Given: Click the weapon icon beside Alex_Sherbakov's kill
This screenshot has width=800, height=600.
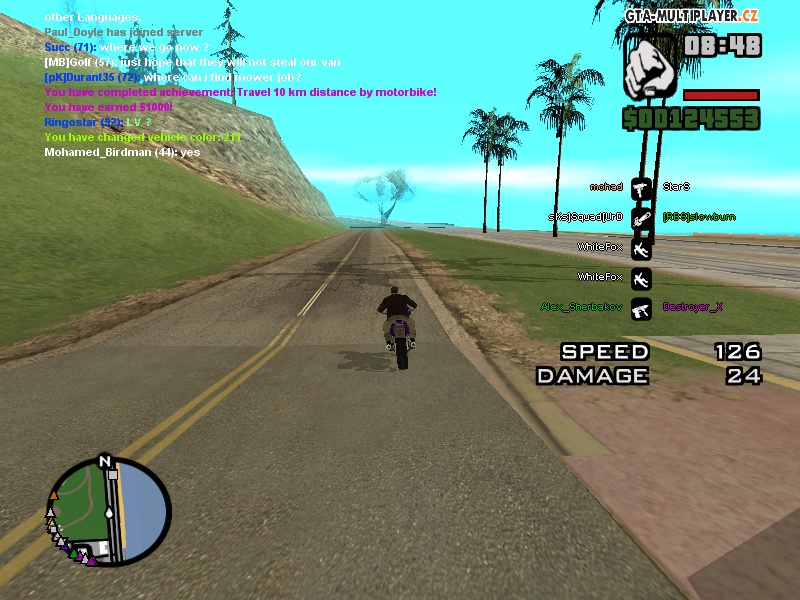Looking at the screenshot, I should (641, 308).
